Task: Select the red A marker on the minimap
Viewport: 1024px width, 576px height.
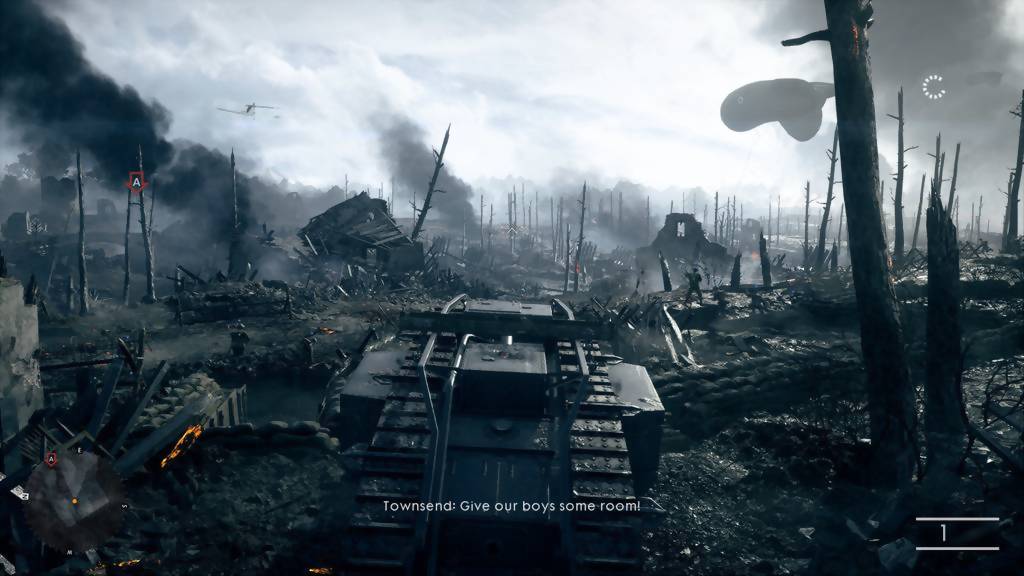Action: click(51, 459)
